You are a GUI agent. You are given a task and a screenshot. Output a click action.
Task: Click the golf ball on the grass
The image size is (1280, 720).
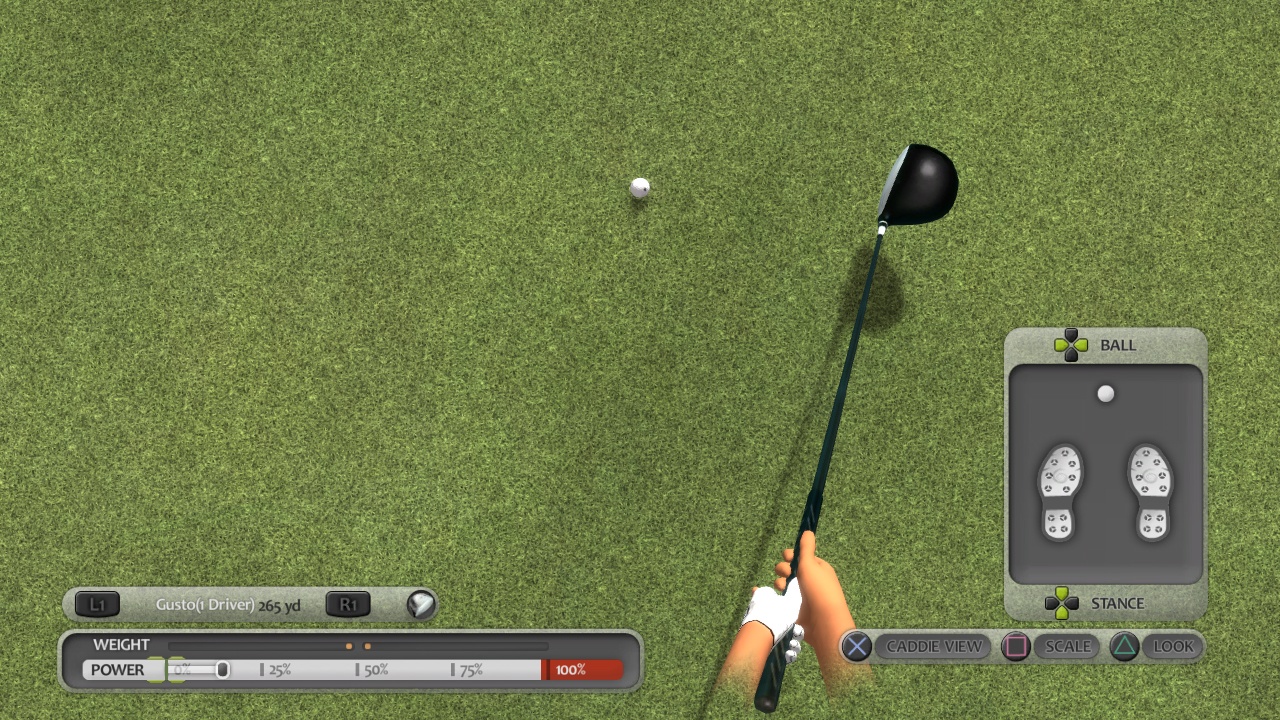pyautogui.click(x=639, y=187)
